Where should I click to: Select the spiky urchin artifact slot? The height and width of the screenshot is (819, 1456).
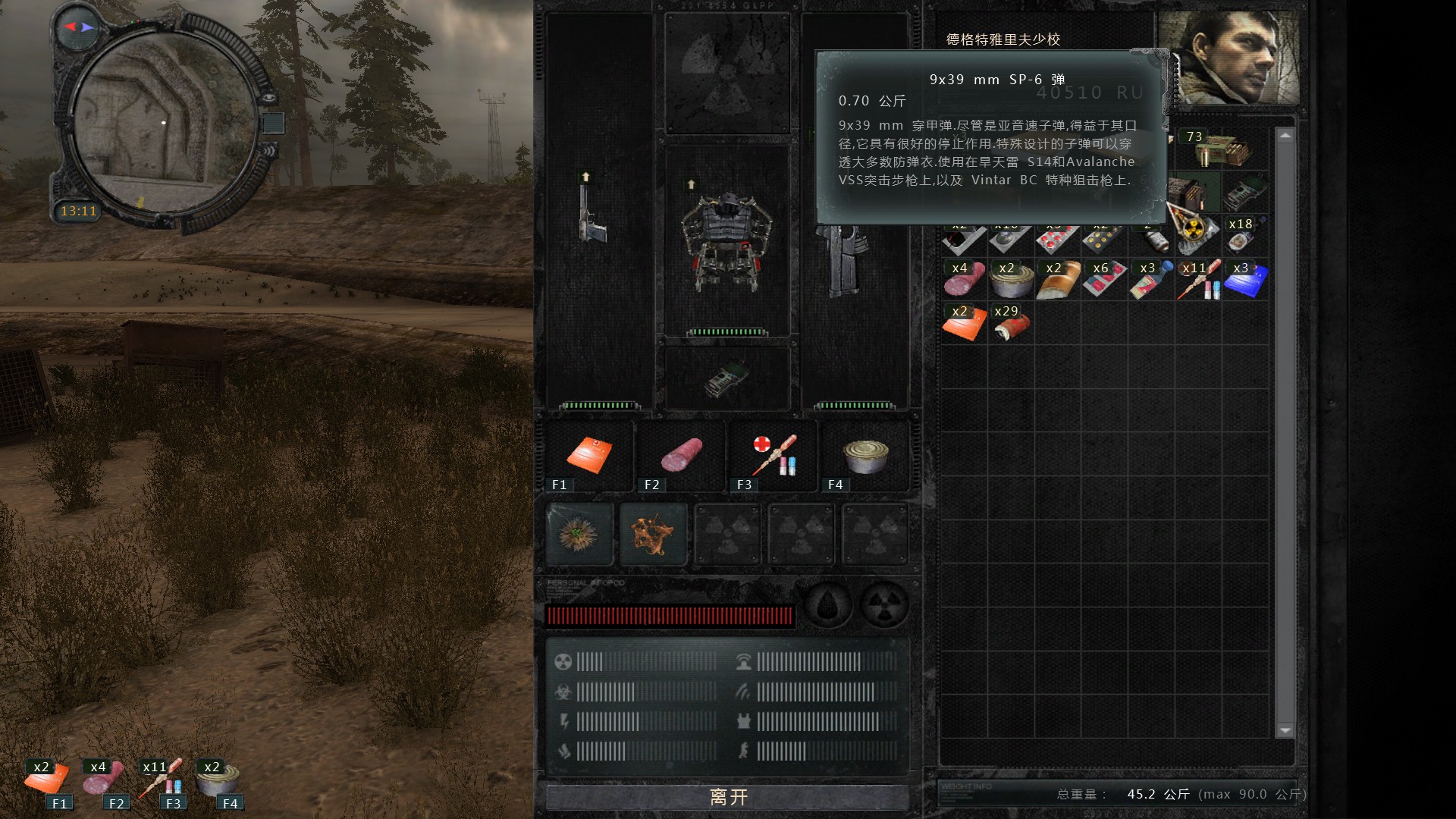click(579, 535)
